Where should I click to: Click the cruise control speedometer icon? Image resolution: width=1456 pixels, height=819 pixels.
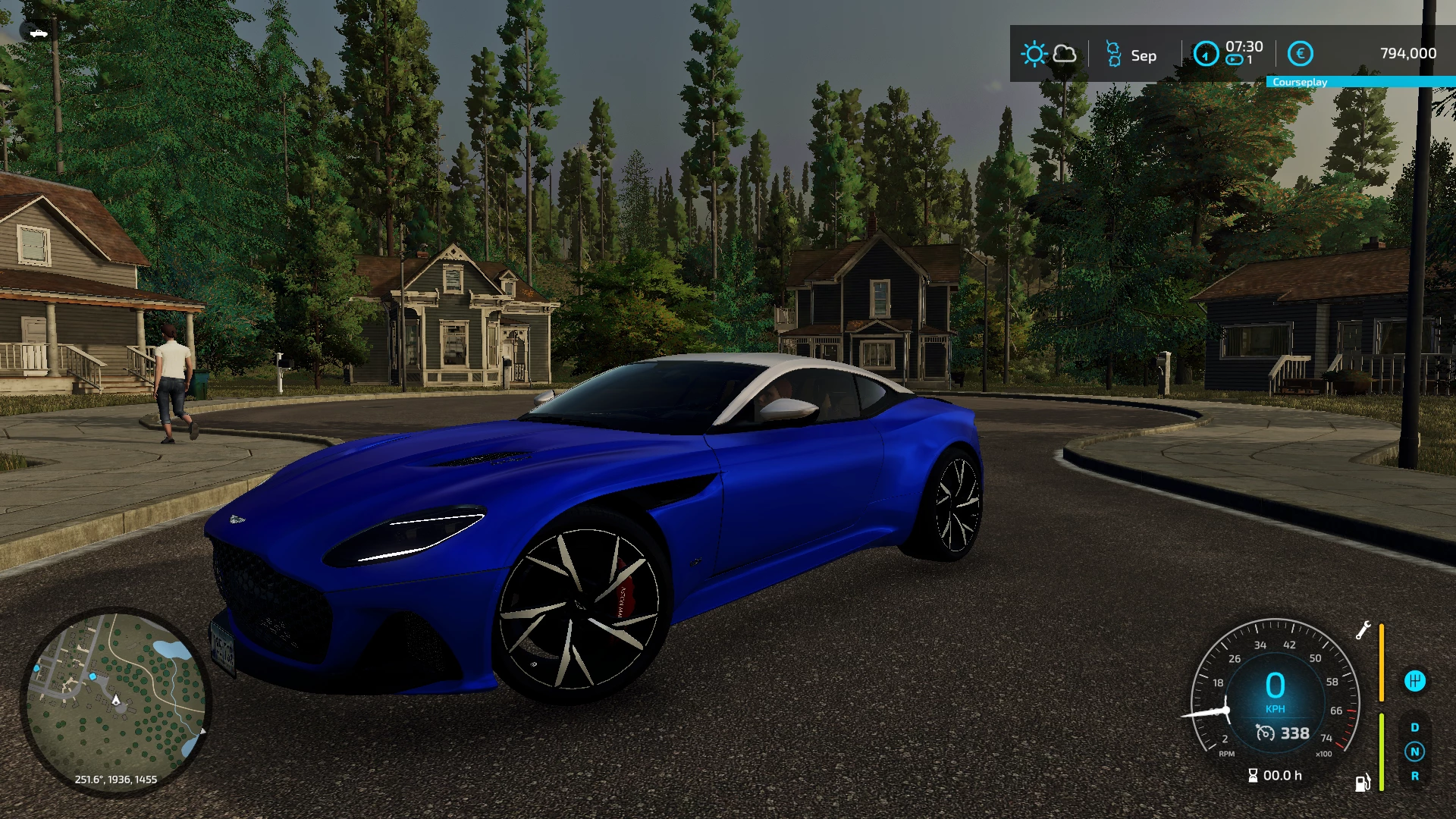pyautogui.click(x=1266, y=733)
